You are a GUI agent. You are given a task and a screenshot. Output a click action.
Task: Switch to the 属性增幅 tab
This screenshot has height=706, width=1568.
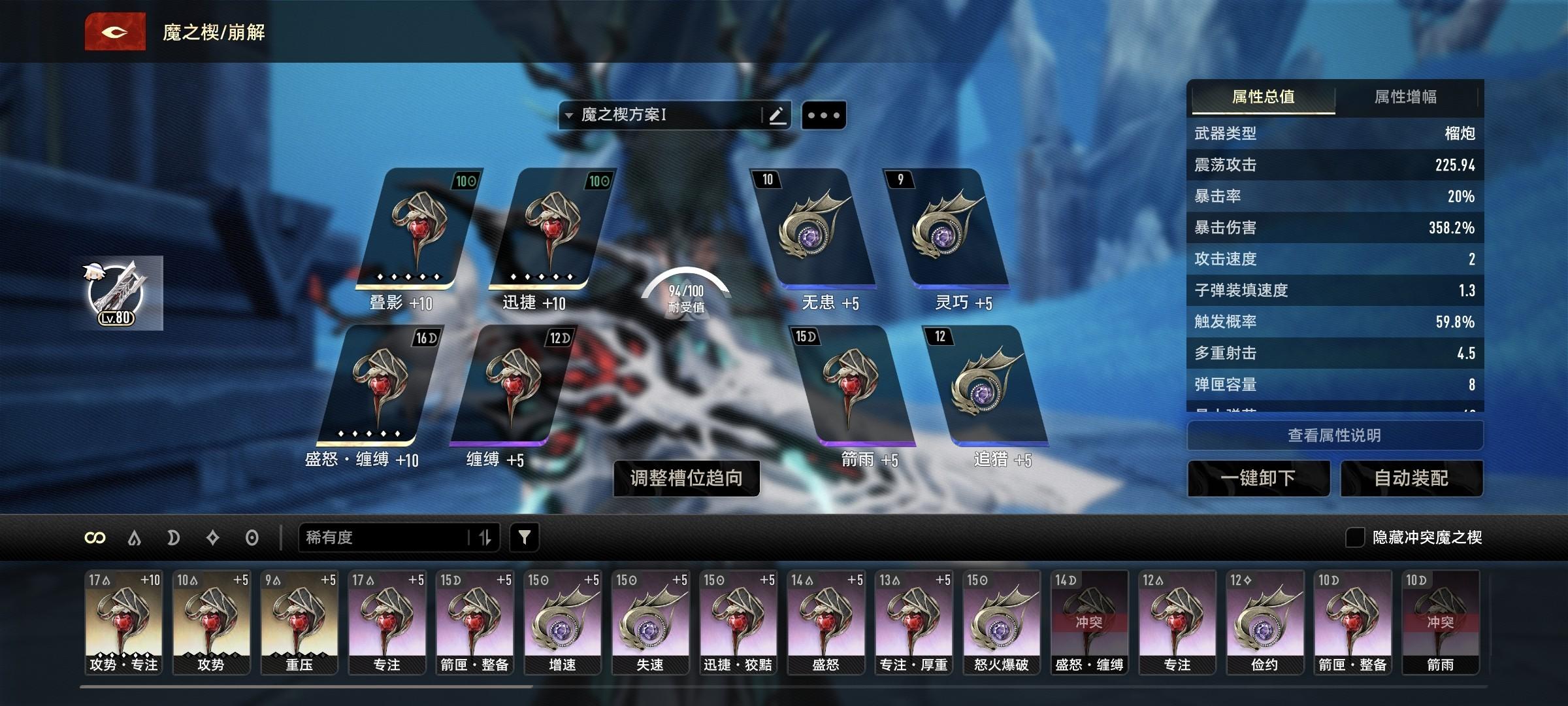(1405, 97)
